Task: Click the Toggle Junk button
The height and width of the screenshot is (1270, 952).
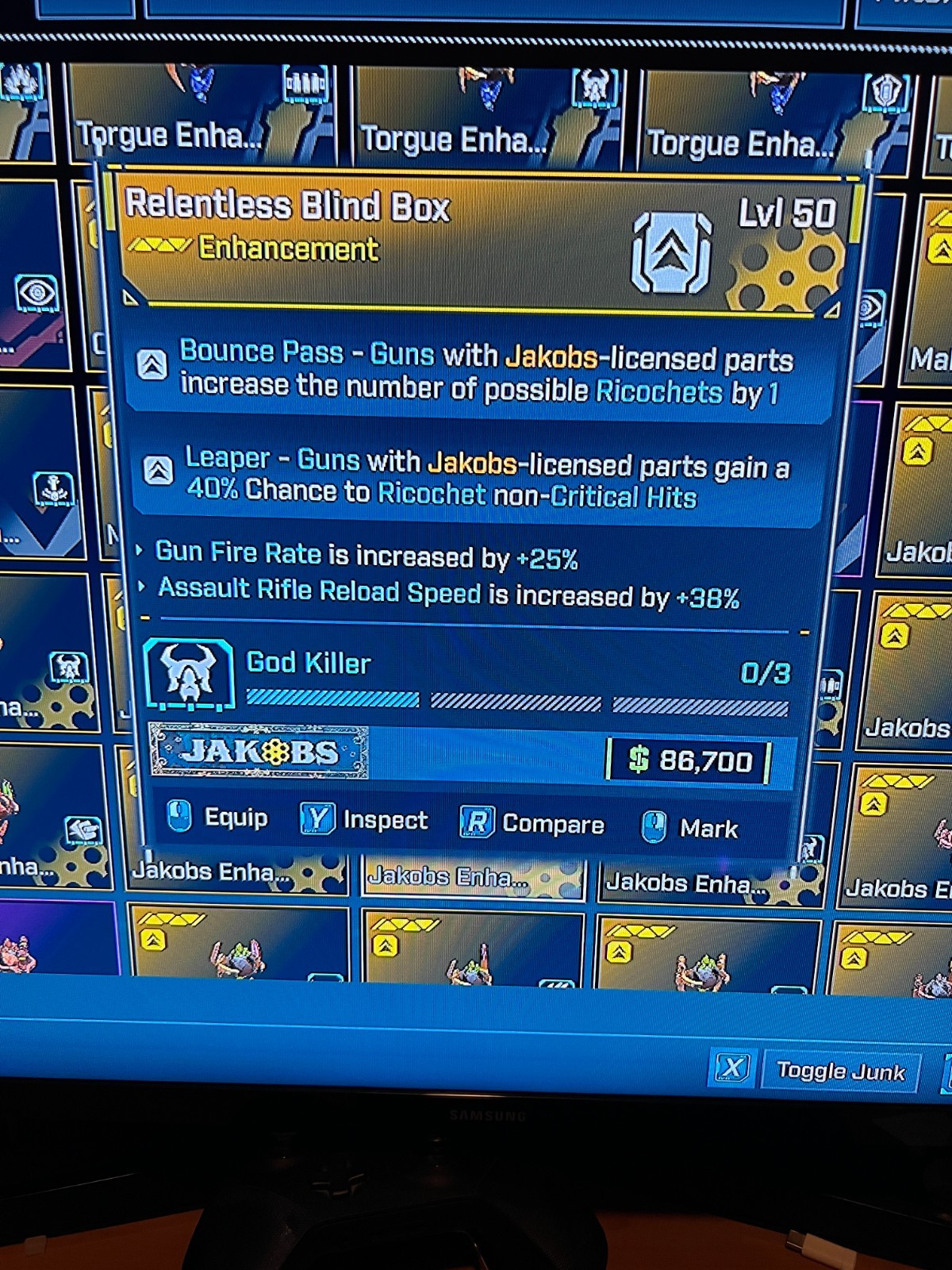Action: (839, 1071)
